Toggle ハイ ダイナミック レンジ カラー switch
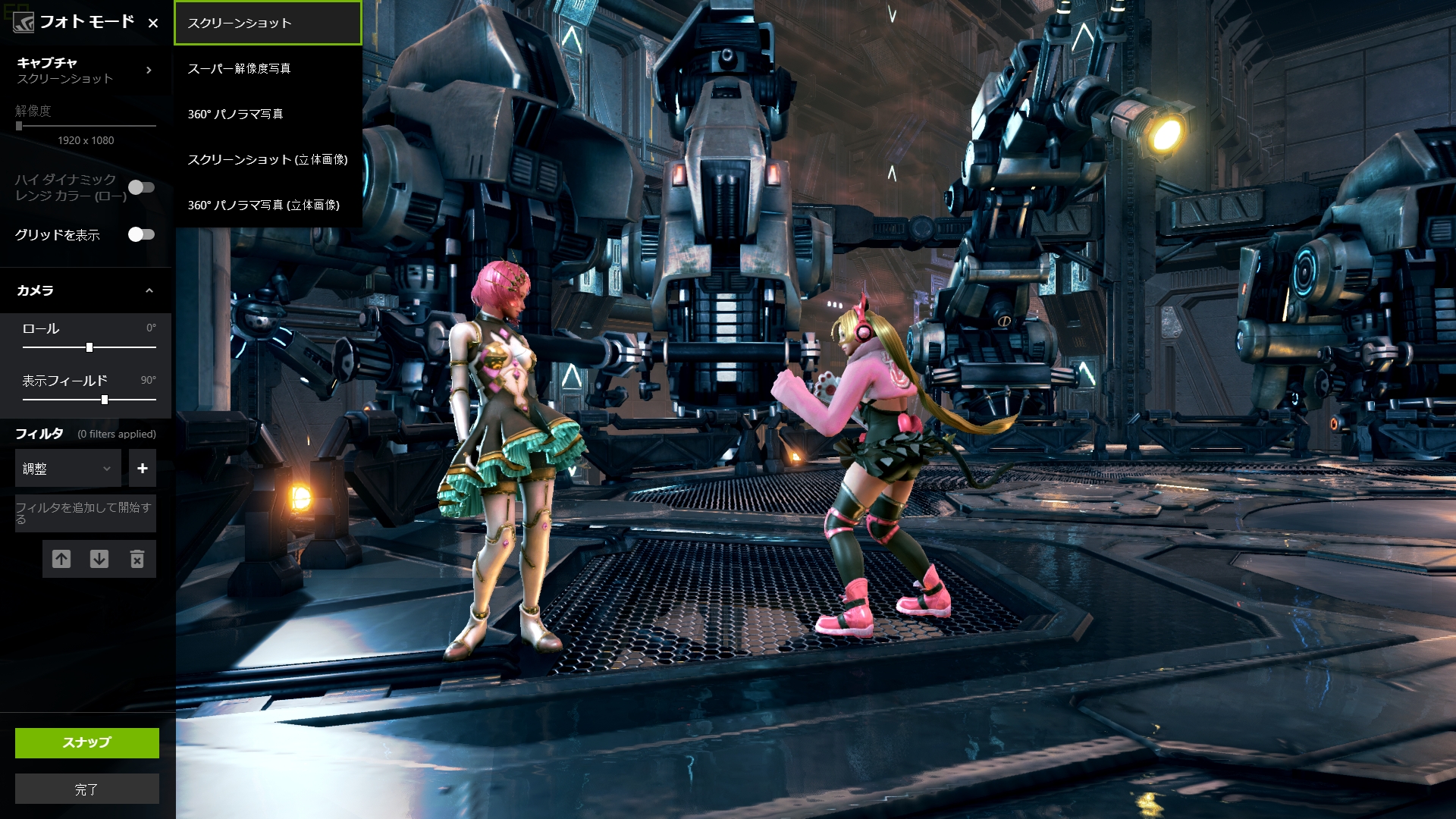 141,187
